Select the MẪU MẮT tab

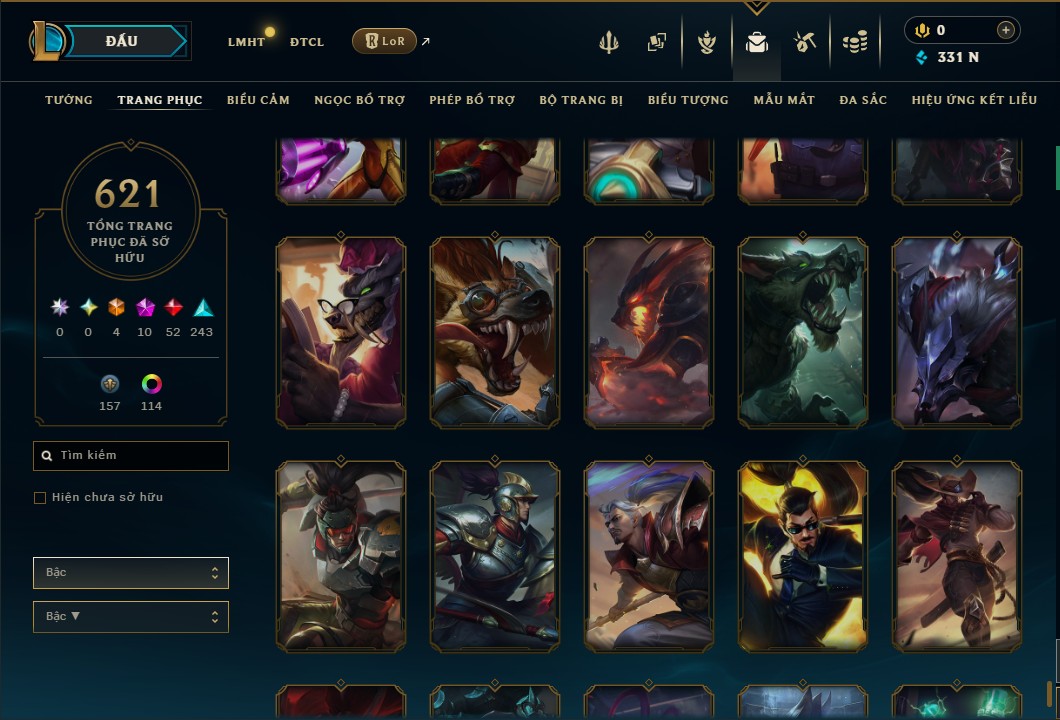(784, 100)
